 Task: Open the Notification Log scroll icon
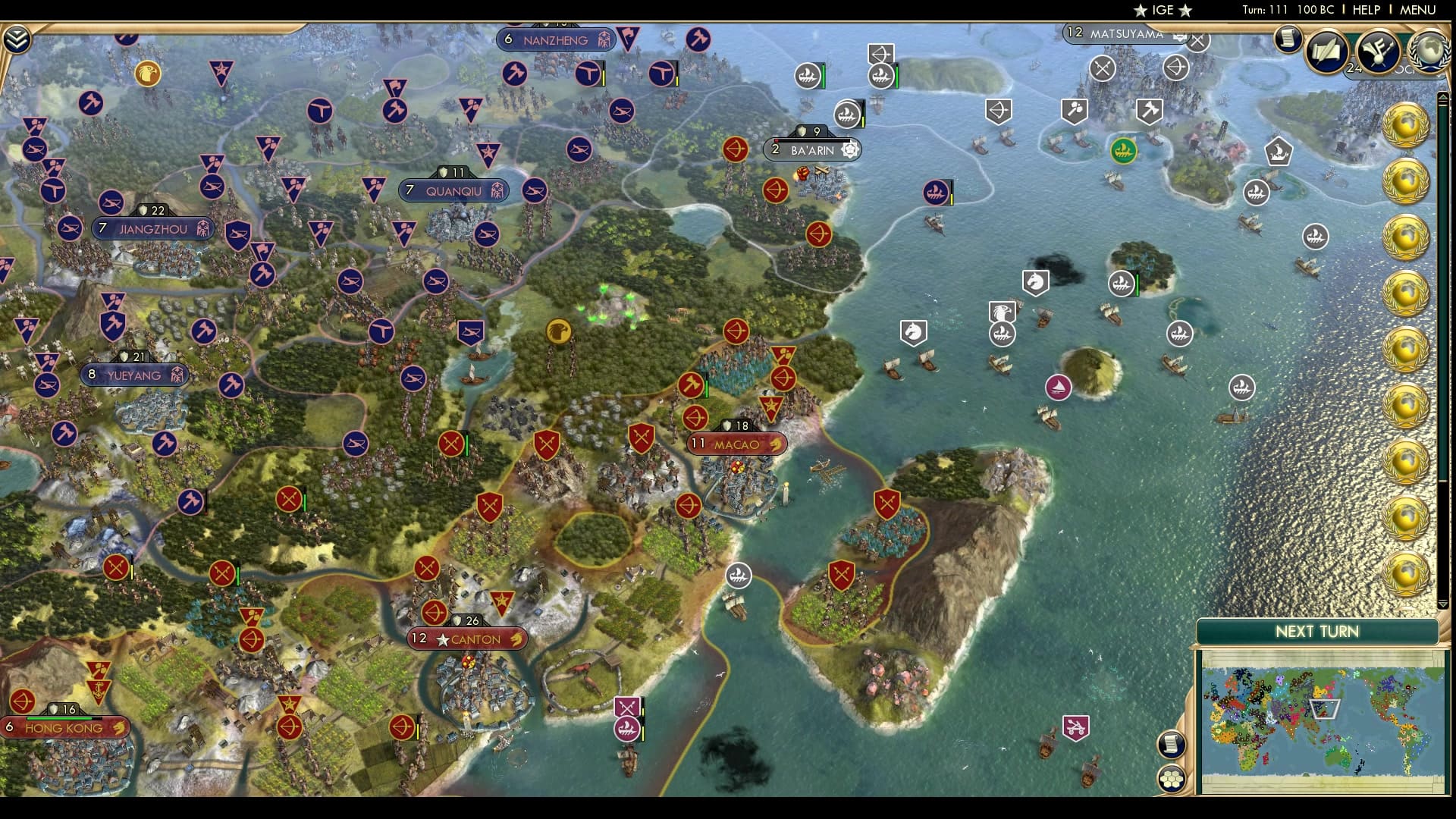(x=1287, y=39)
